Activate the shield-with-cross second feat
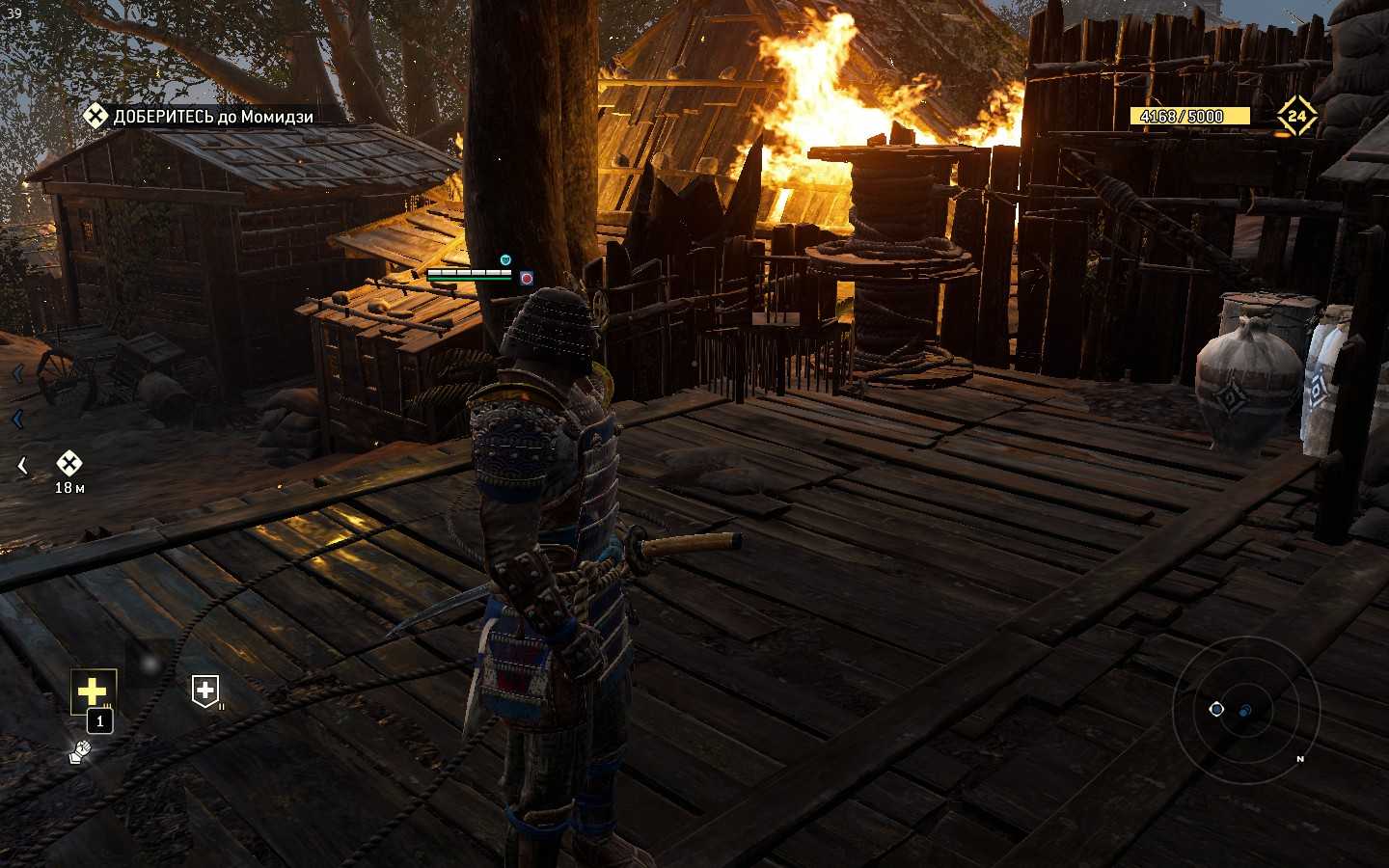Image resolution: width=1389 pixels, height=868 pixels. tap(204, 691)
